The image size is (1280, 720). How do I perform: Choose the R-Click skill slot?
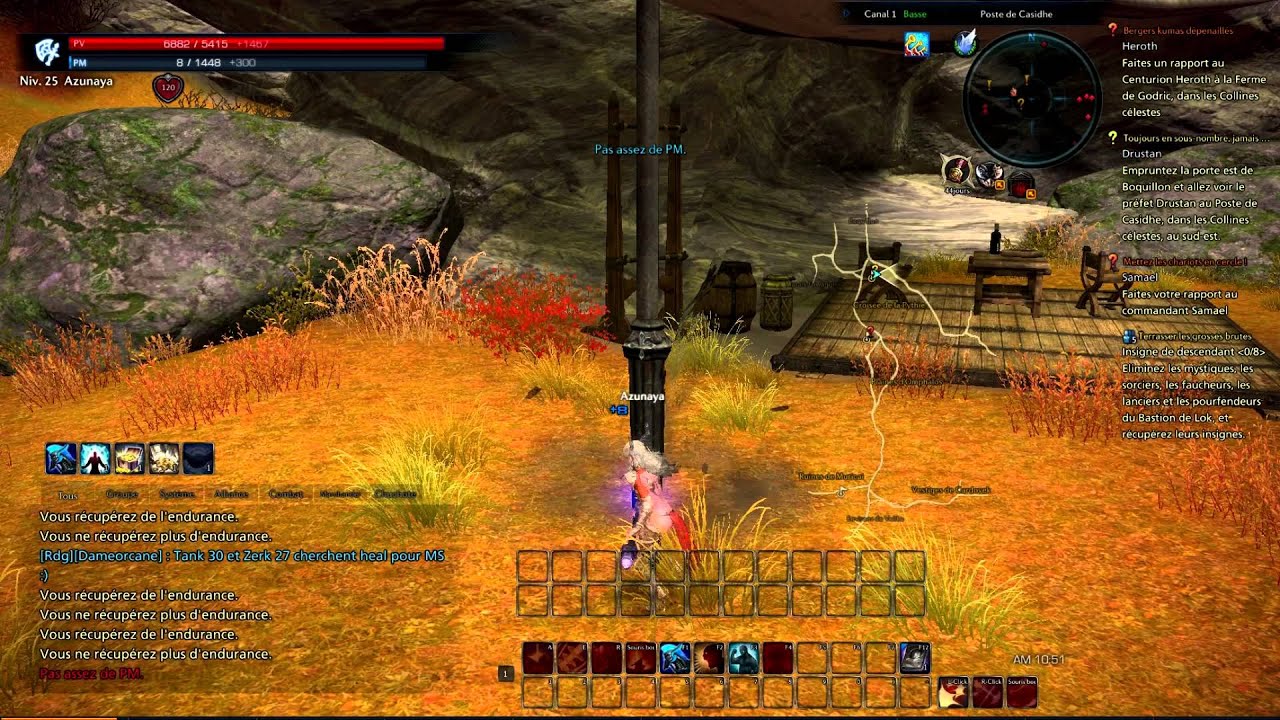tap(988, 691)
